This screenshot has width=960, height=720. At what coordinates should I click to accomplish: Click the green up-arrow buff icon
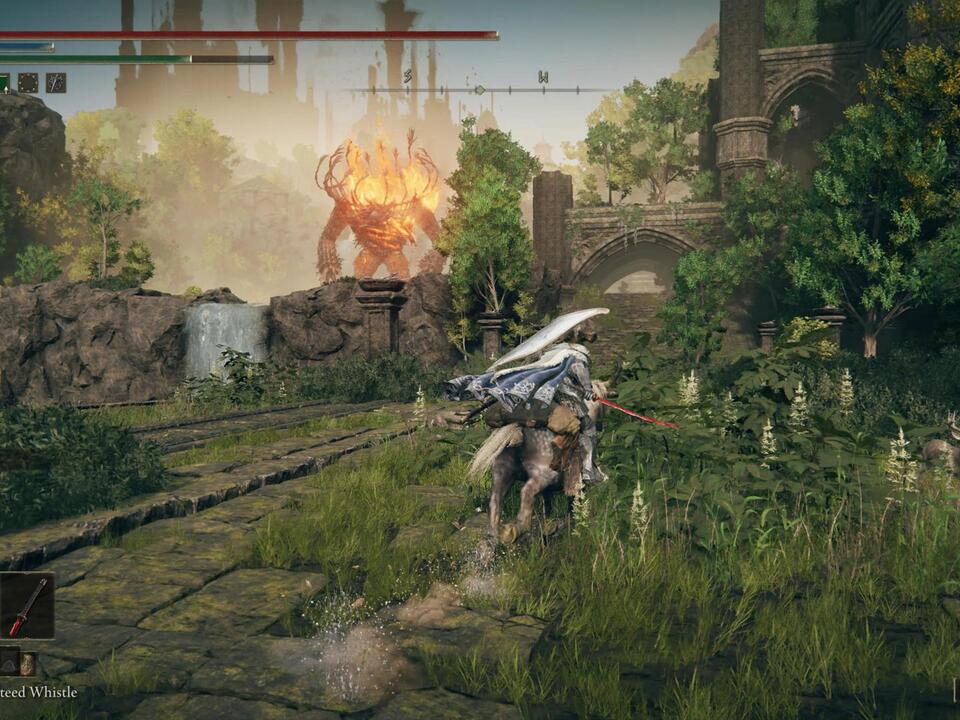[3, 83]
